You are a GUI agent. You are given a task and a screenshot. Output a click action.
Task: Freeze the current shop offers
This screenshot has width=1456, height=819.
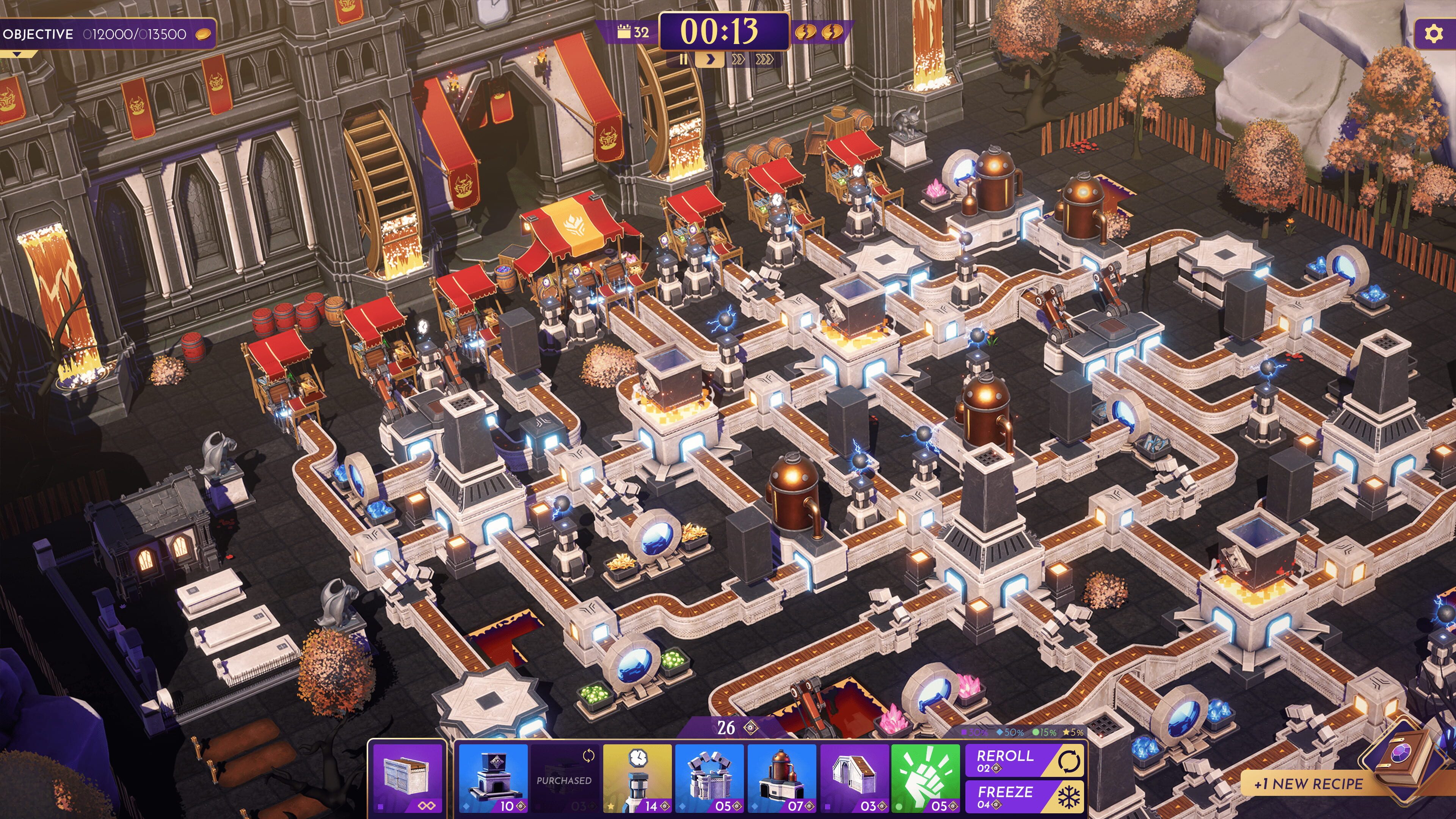pyautogui.click(x=1024, y=796)
